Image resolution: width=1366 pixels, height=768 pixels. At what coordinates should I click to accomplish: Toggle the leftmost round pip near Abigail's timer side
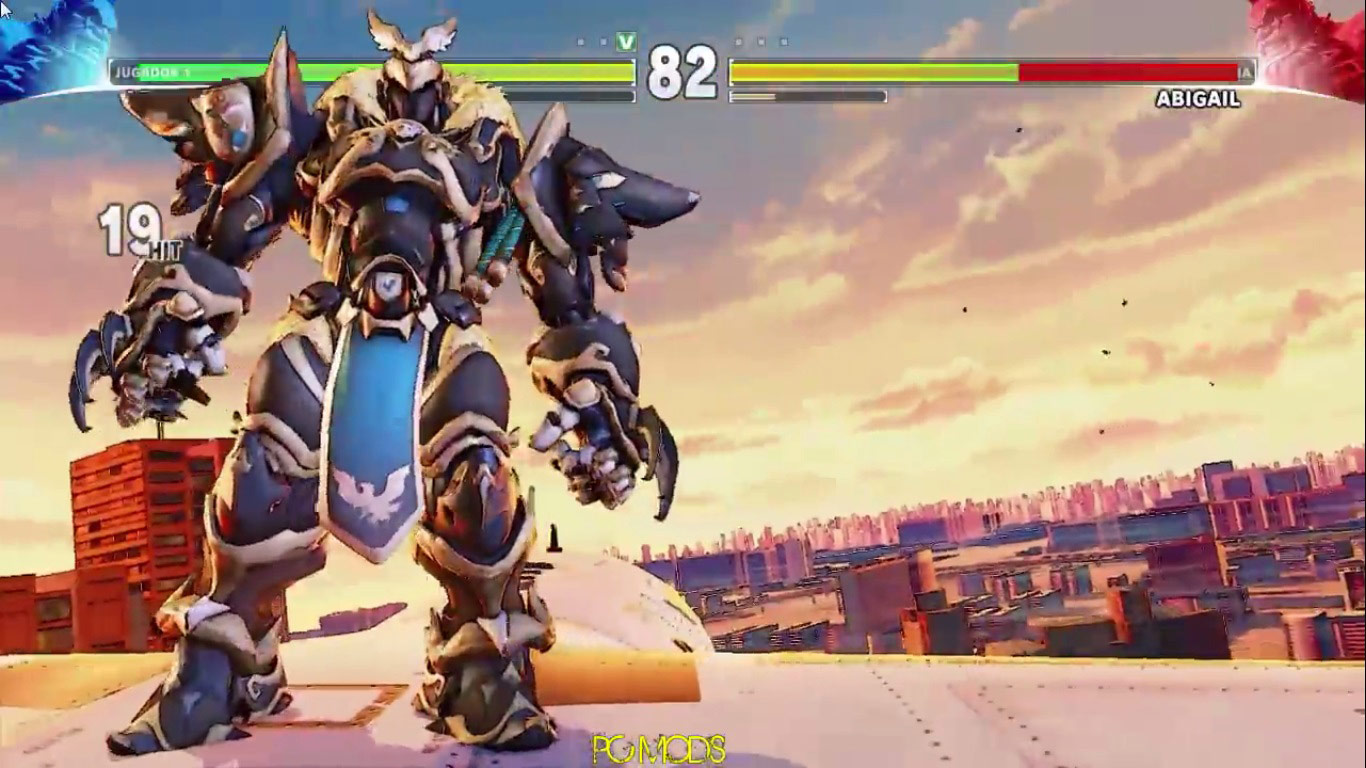[738, 42]
